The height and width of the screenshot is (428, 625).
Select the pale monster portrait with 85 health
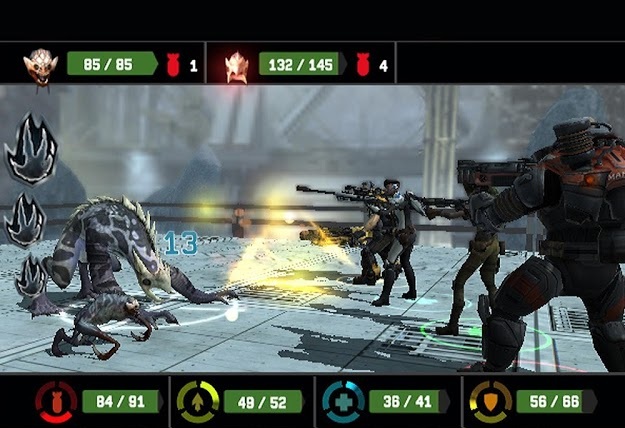[x=41, y=65]
